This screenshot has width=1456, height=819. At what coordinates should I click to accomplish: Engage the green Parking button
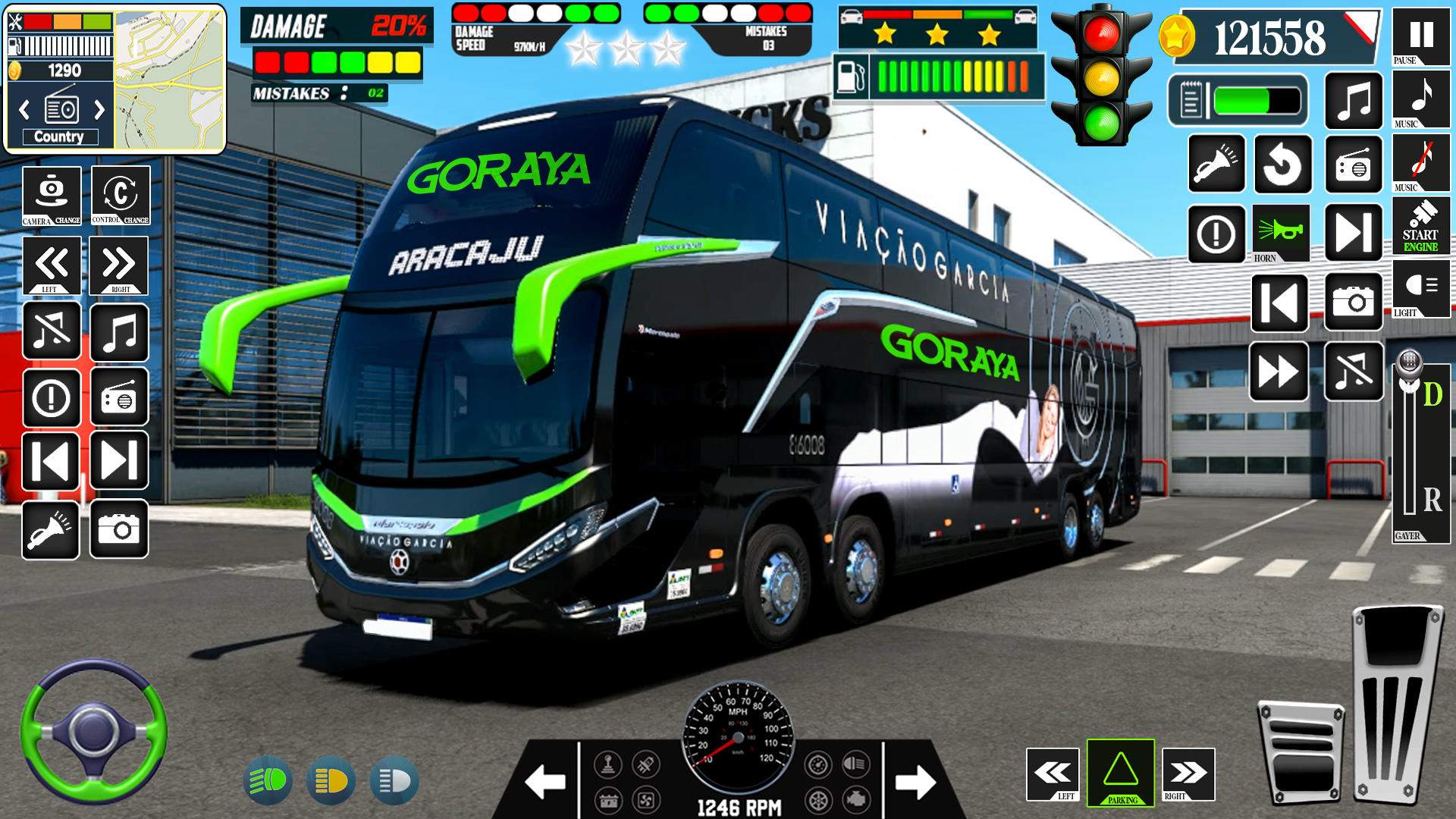point(1120,772)
